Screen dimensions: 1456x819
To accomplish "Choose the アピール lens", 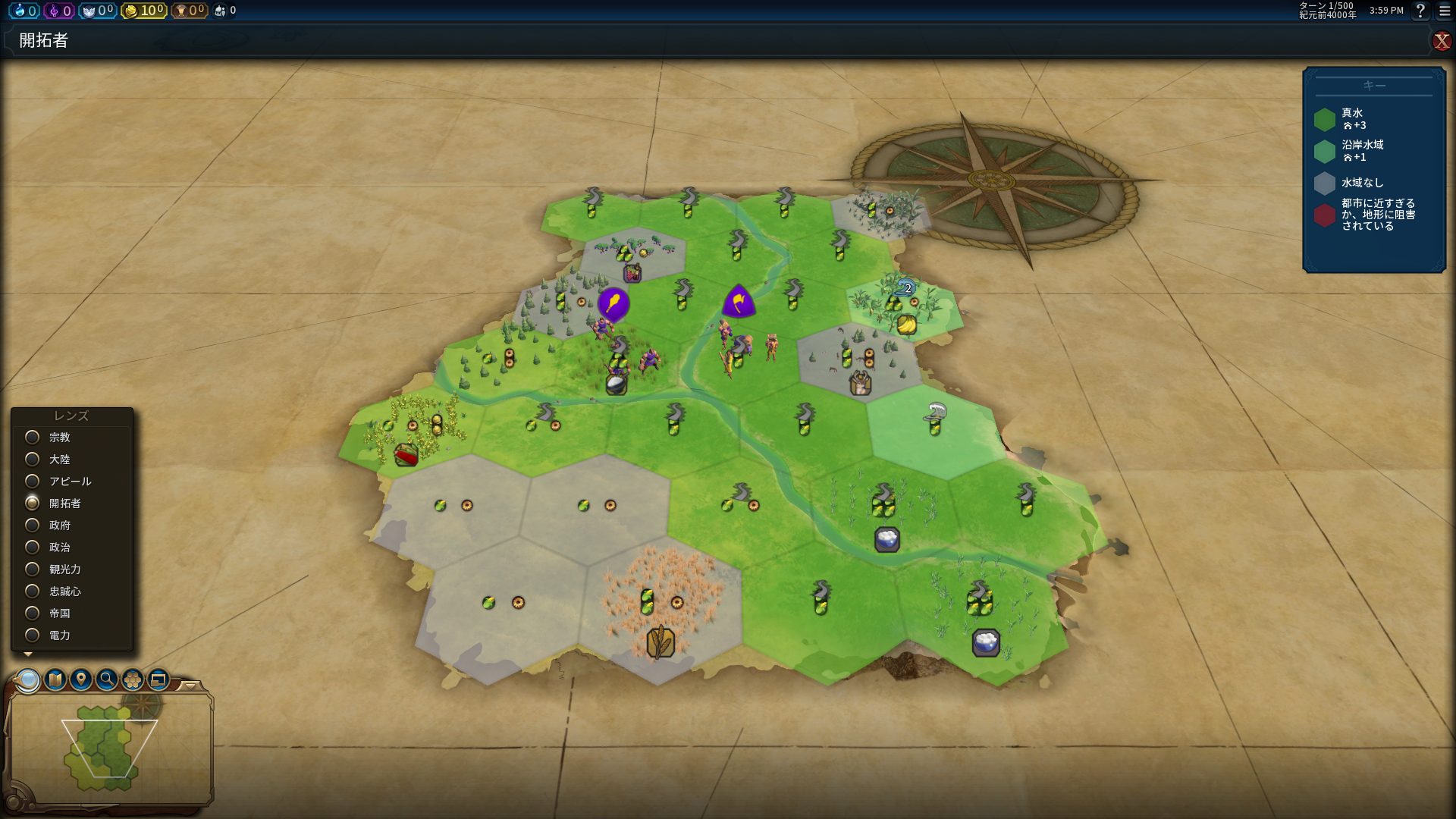I will [x=33, y=482].
